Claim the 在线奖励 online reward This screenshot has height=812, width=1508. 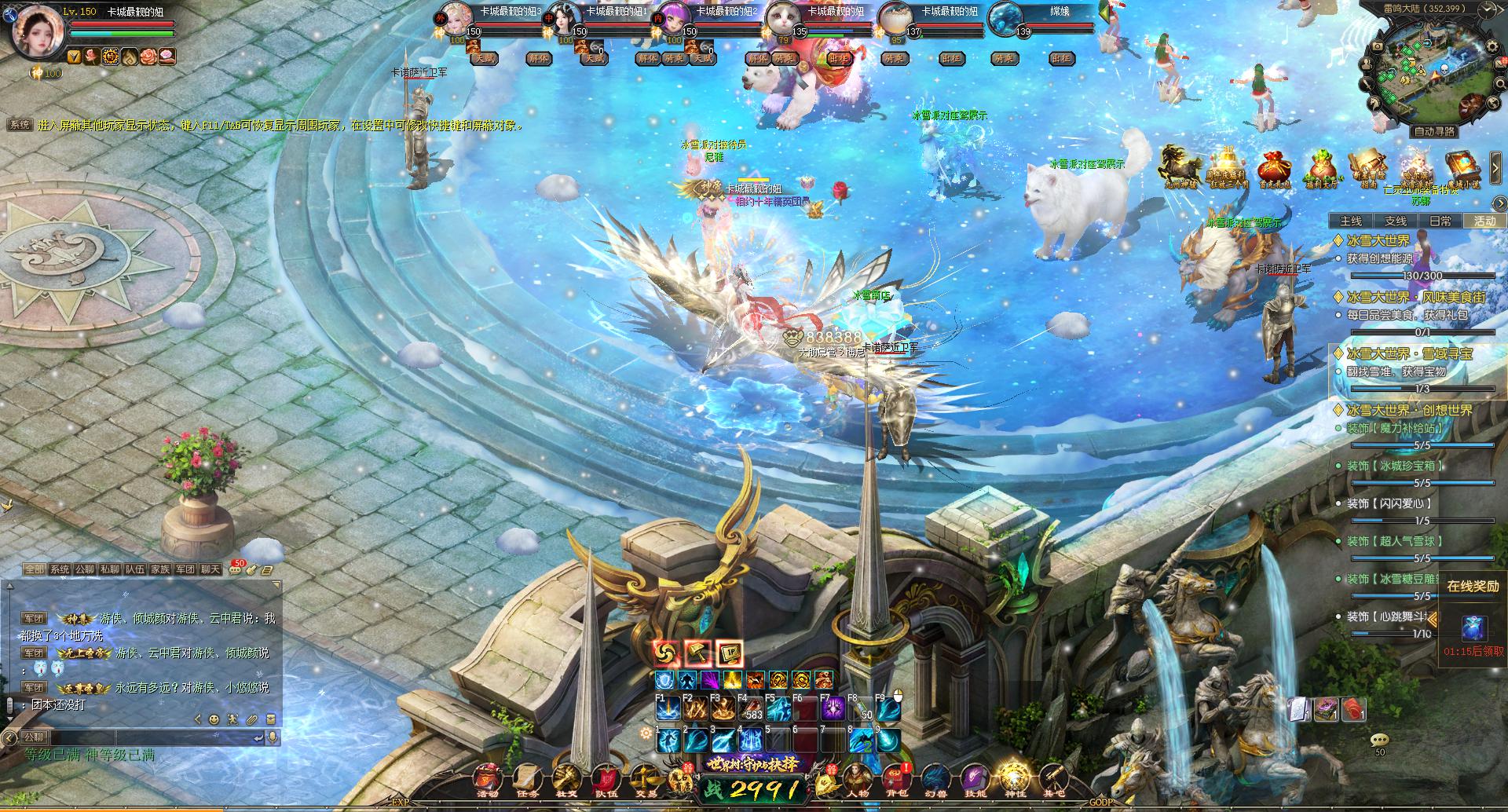[x=1473, y=627]
